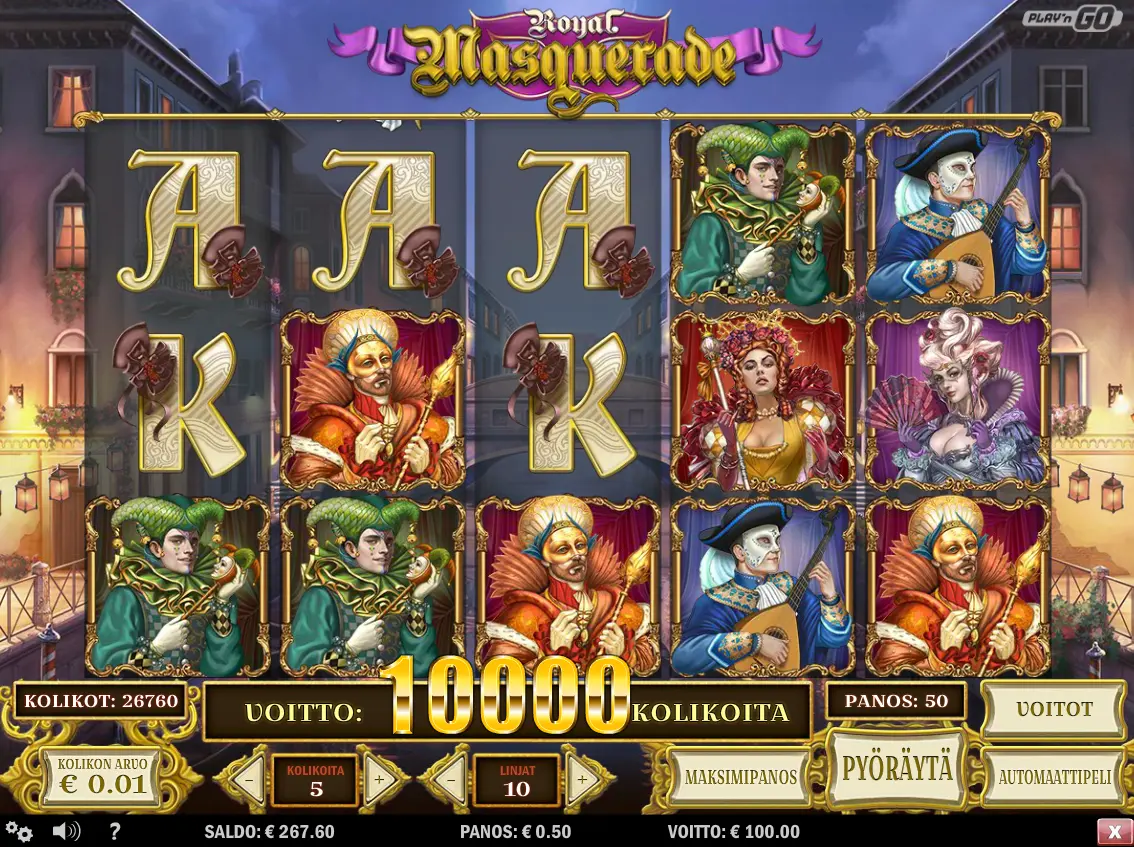
Task: Show help via the question mark
Action: pos(114,831)
